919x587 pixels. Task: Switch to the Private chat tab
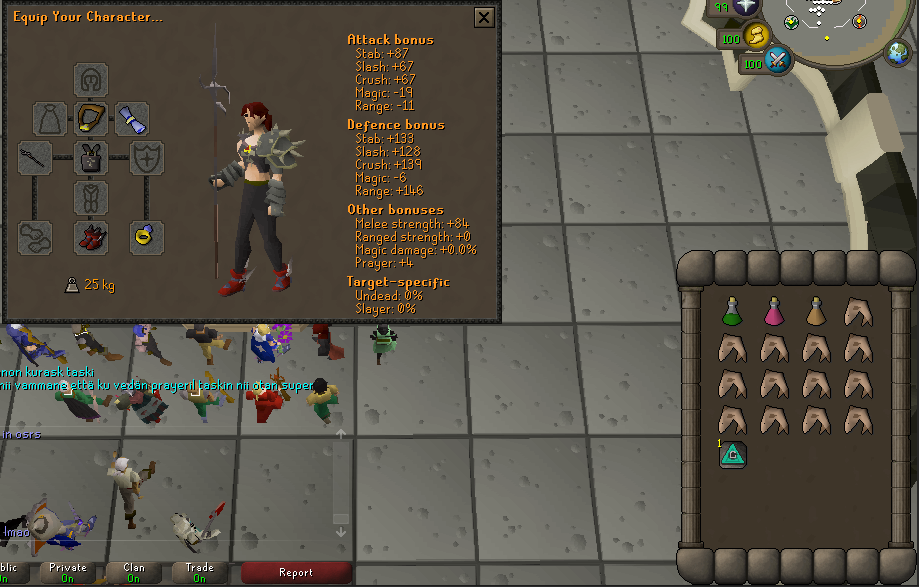click(x=67, y=573)
